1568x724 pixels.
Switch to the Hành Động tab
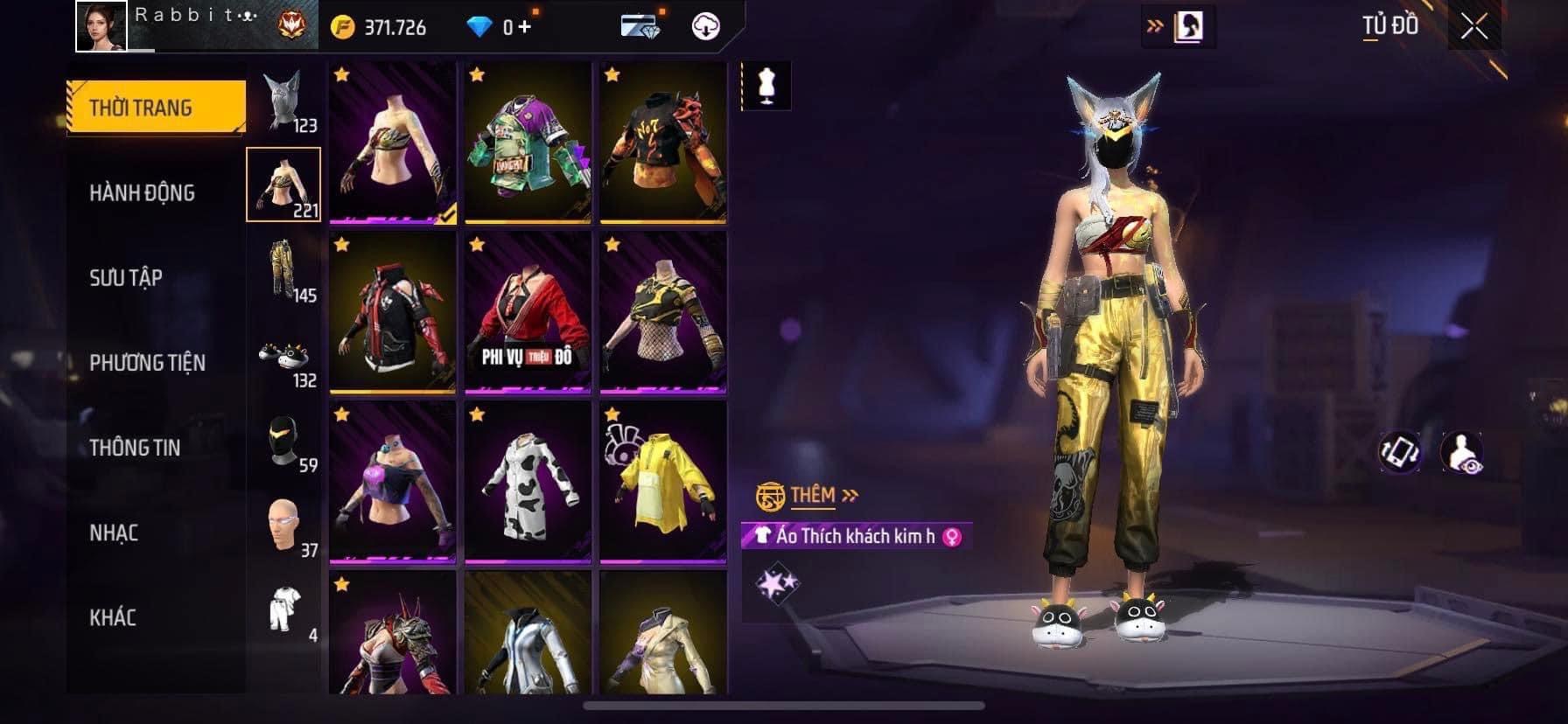pyautogui.click(x=142, y=192)
